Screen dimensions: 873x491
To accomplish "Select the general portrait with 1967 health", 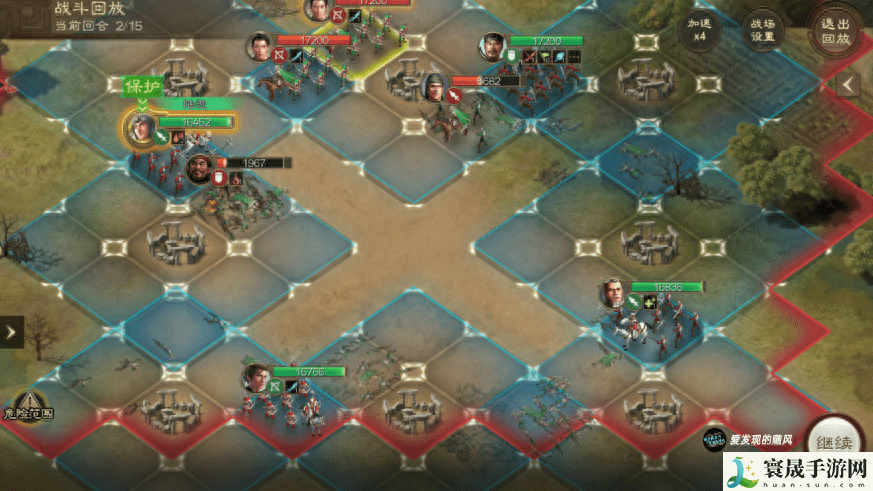I will 200,167.
